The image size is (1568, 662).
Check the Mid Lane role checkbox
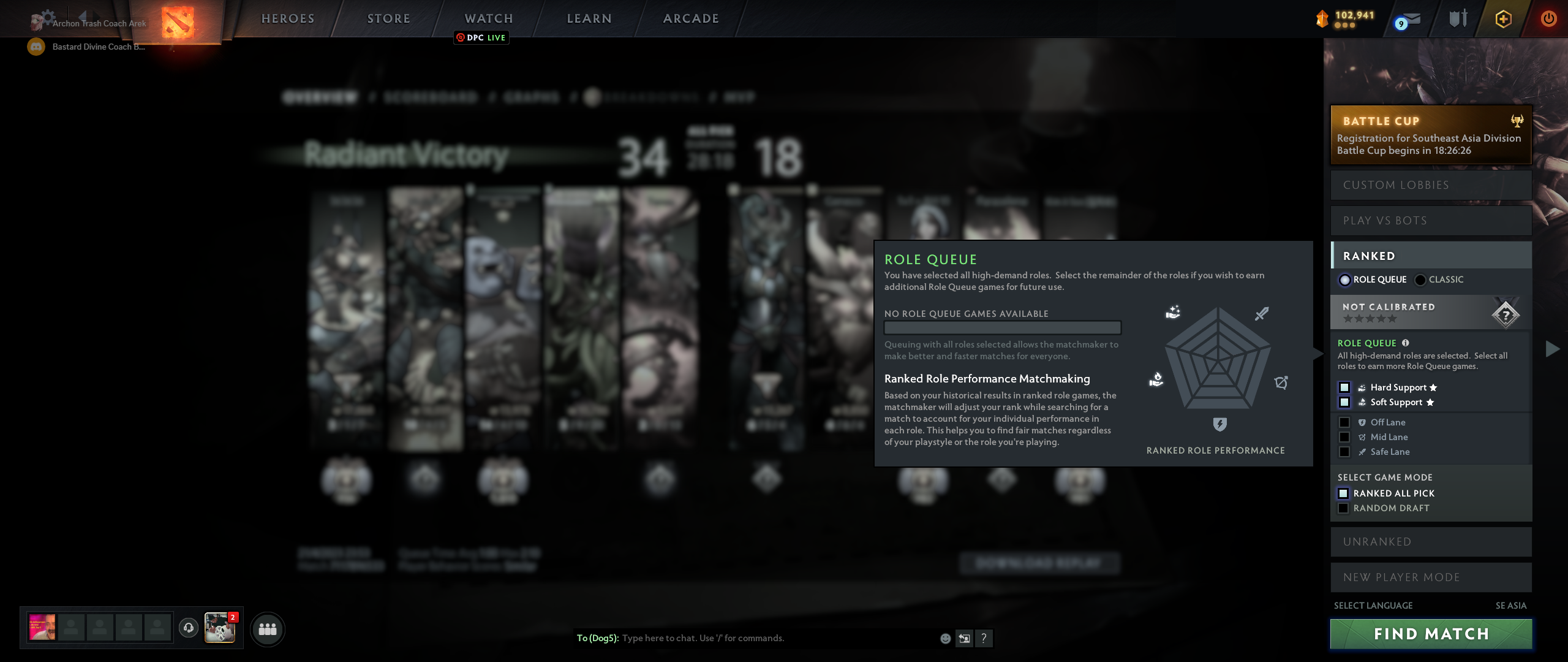1345,437
